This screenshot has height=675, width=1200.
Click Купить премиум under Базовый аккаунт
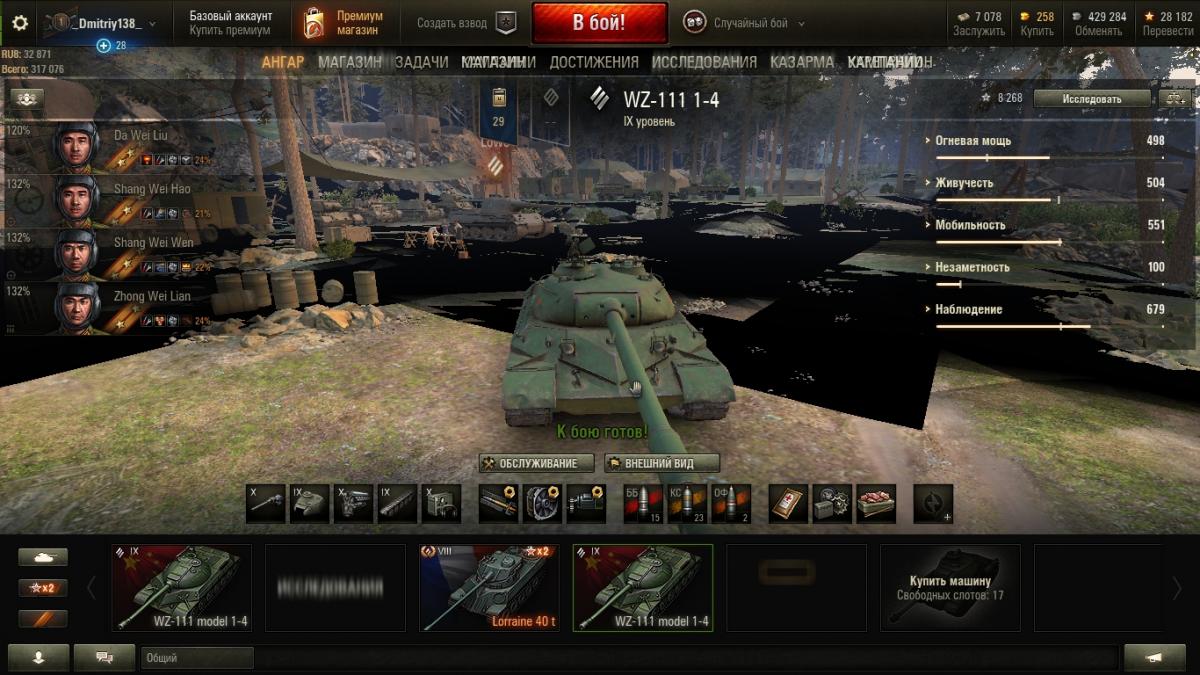230,31
